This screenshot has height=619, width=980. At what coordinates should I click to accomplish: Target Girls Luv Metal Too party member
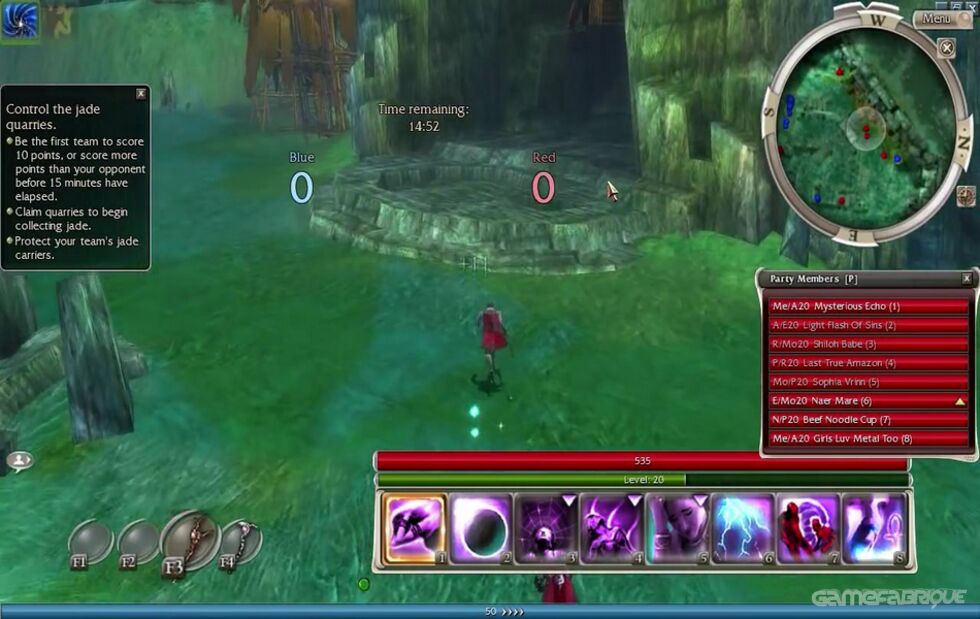point(868,438)
